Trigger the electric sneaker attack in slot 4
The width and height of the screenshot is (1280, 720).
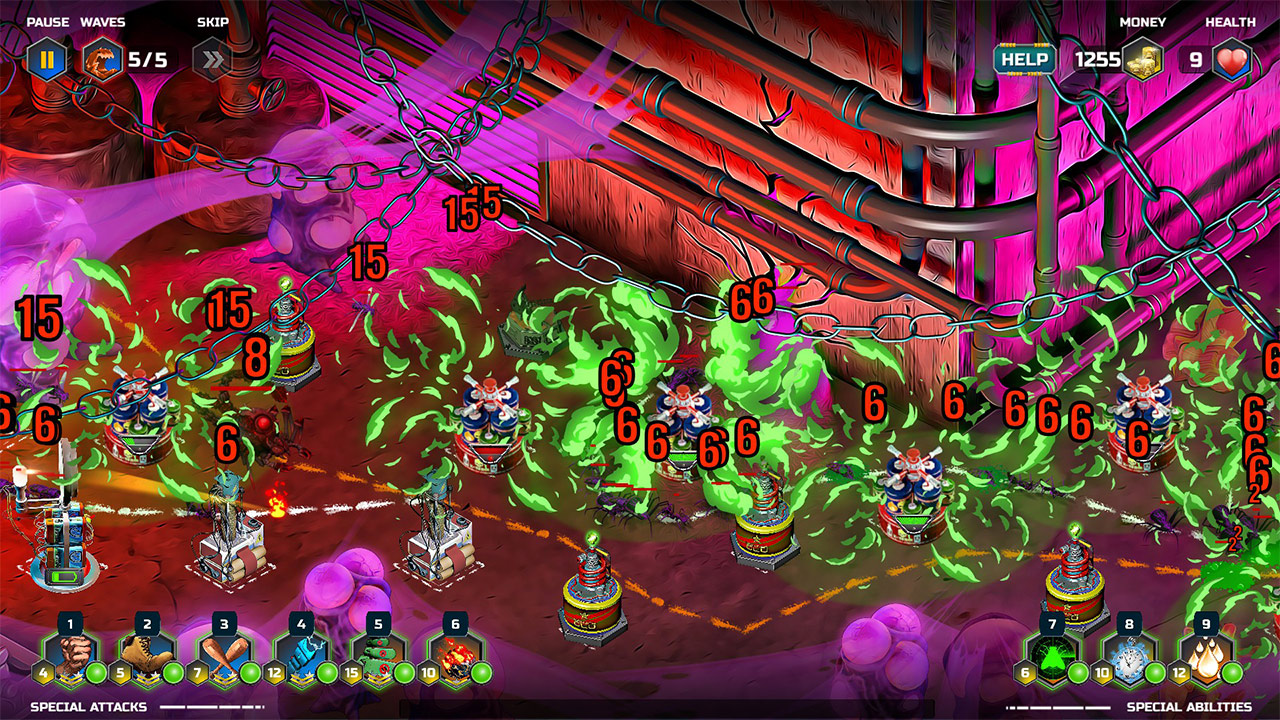click(299, 655)
